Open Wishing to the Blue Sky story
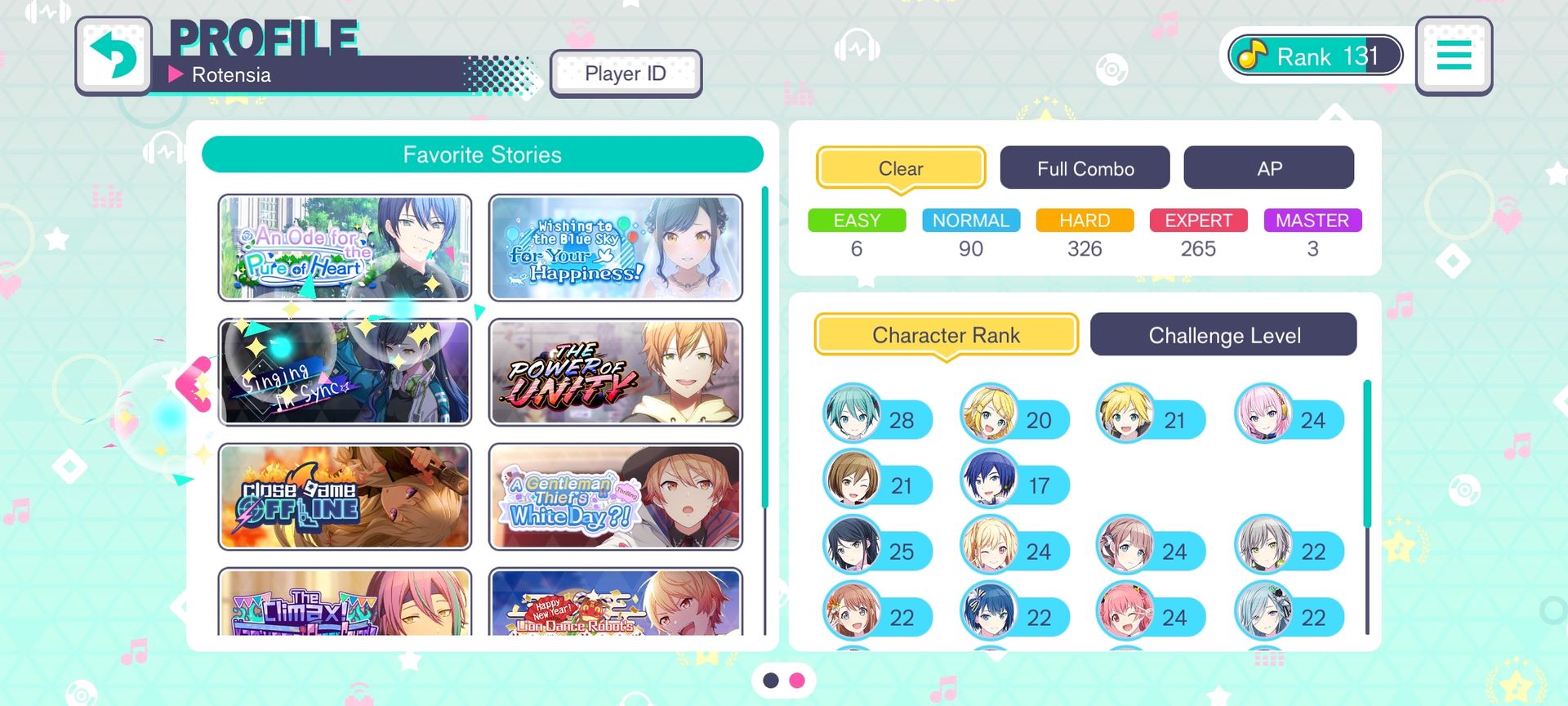1568x706 pixels. [x=615, y=248]
